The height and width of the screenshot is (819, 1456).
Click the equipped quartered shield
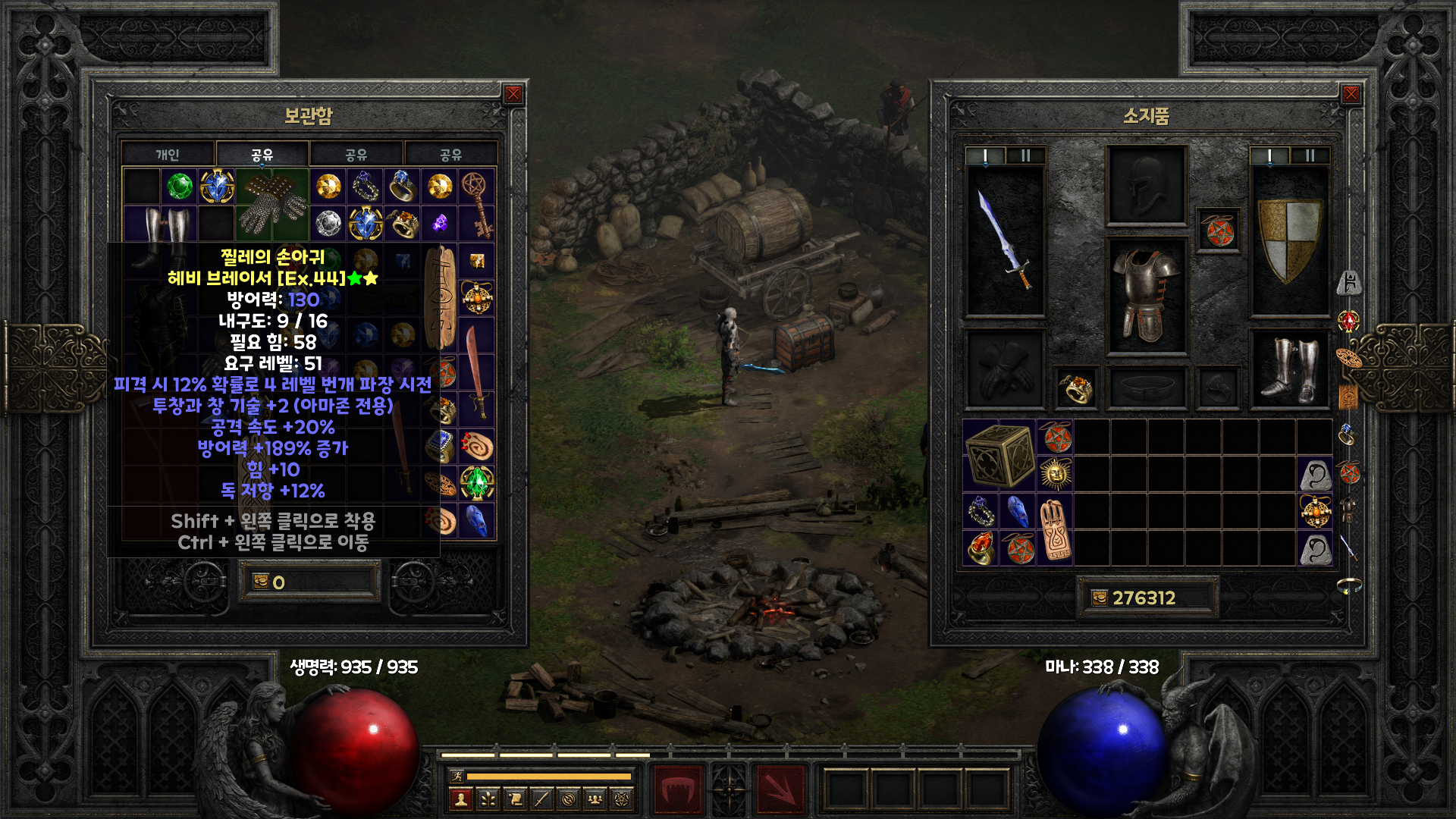[x=1289, y=240]
